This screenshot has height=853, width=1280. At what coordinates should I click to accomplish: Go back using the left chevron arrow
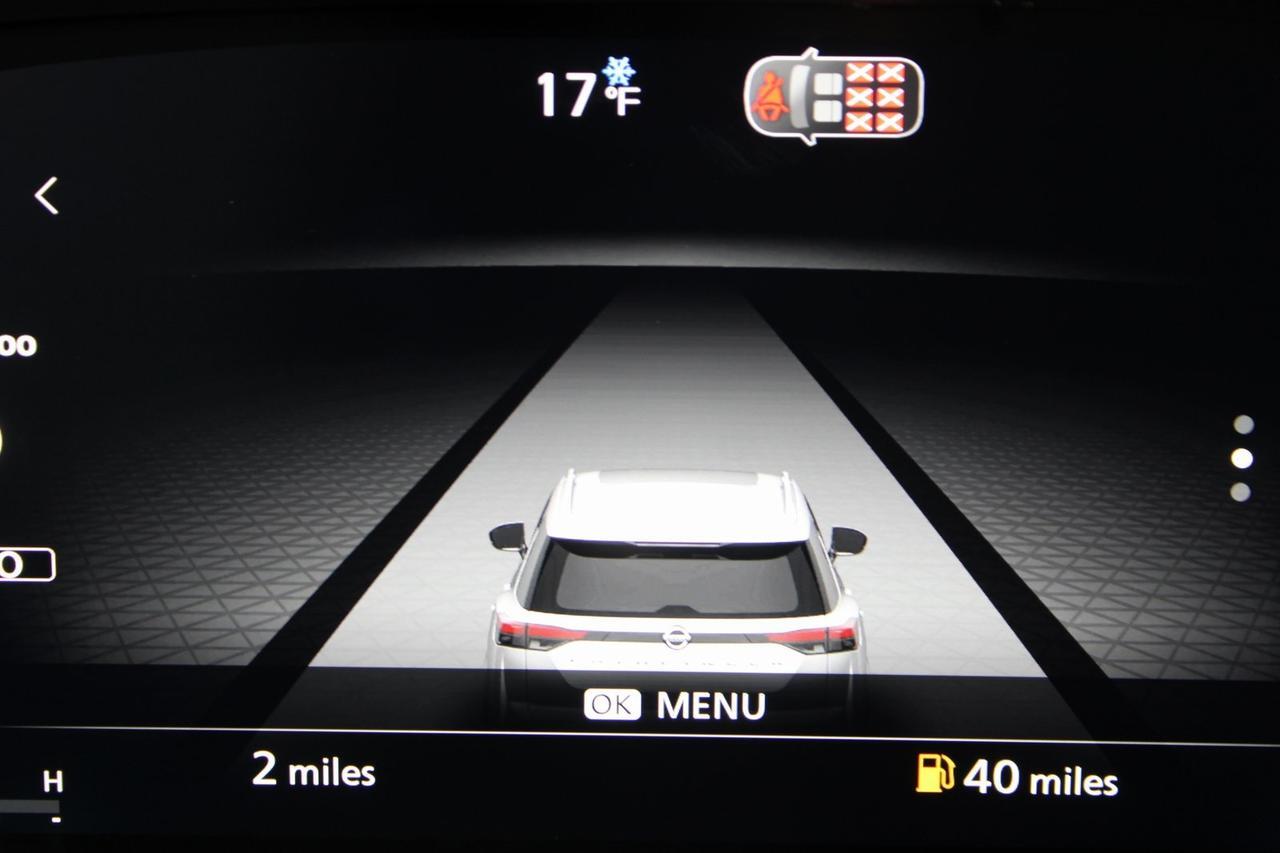[x=47, y=196]
